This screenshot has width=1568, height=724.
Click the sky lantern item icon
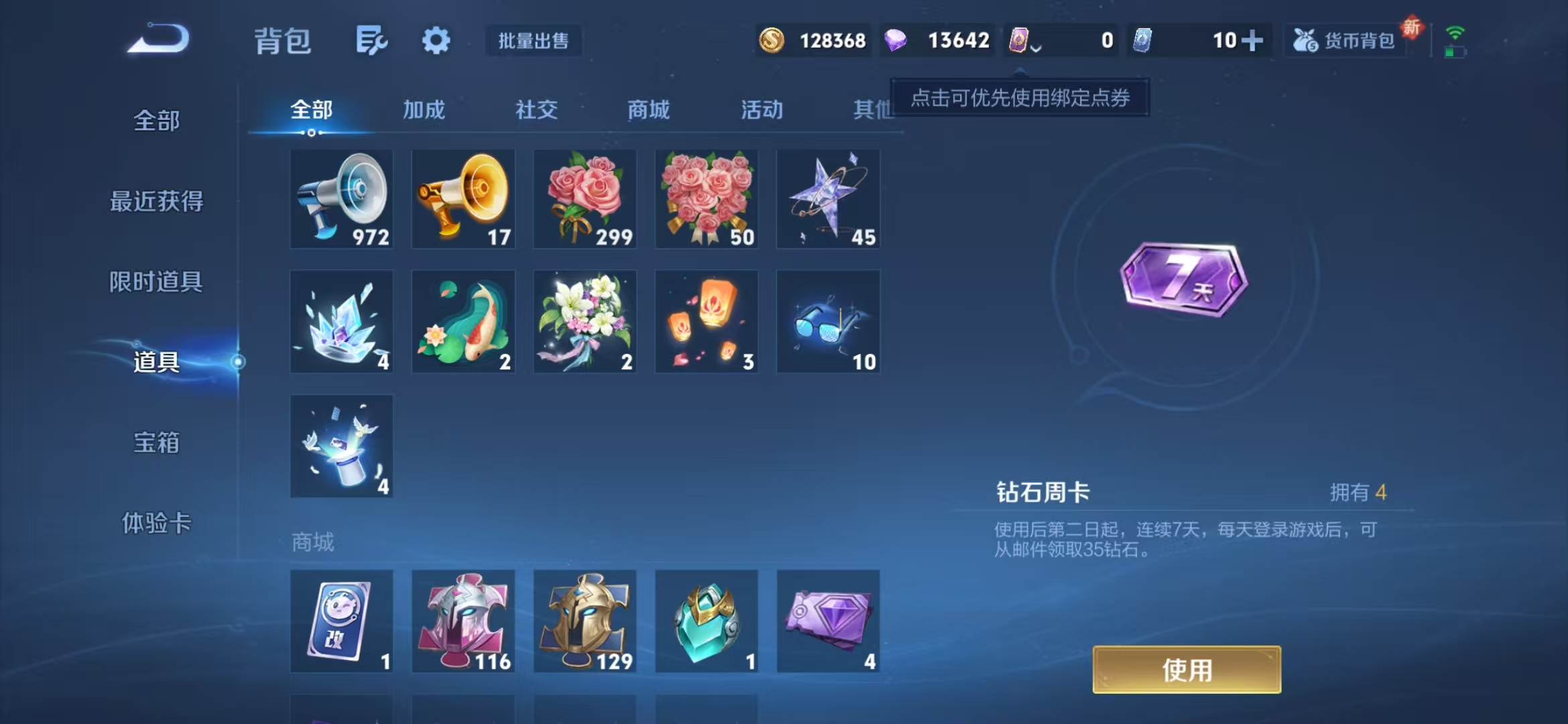(707, 320)
